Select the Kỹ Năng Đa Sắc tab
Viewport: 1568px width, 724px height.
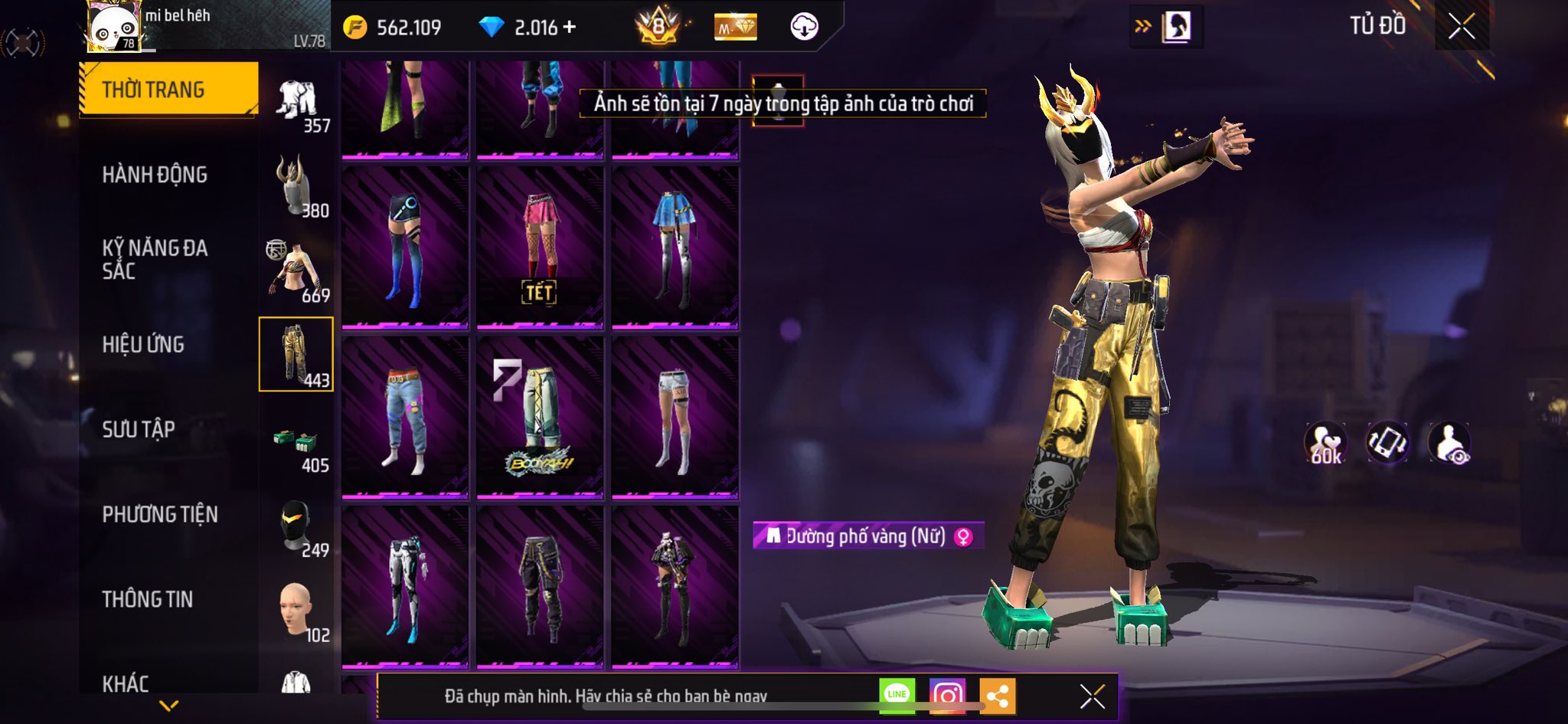pos(155,259)
